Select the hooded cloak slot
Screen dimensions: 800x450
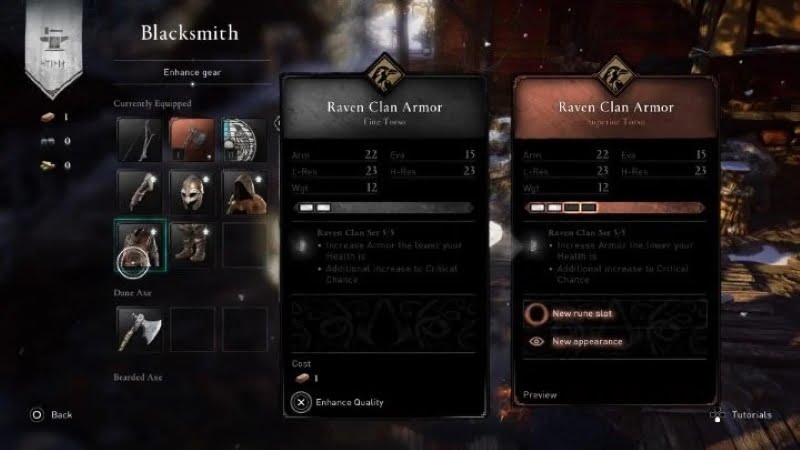(243, 191)
